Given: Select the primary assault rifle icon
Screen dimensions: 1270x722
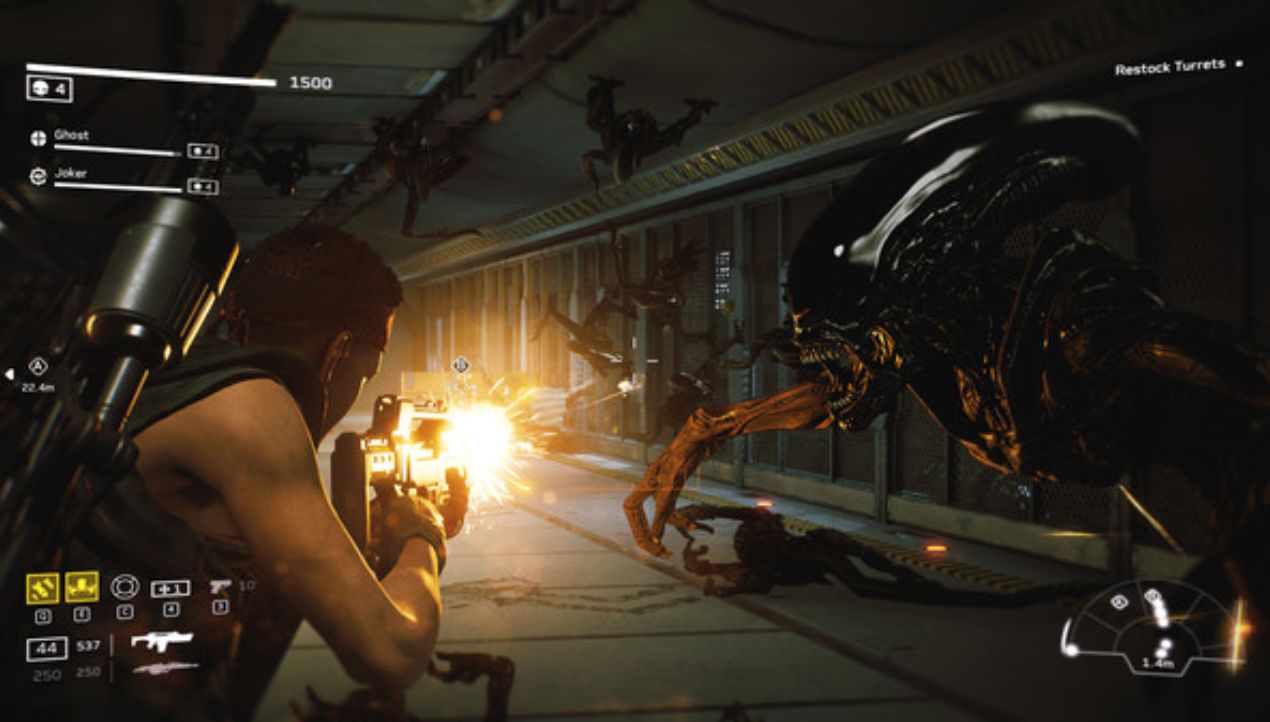Looking at the screenshot, I should (x=162, y=641).
